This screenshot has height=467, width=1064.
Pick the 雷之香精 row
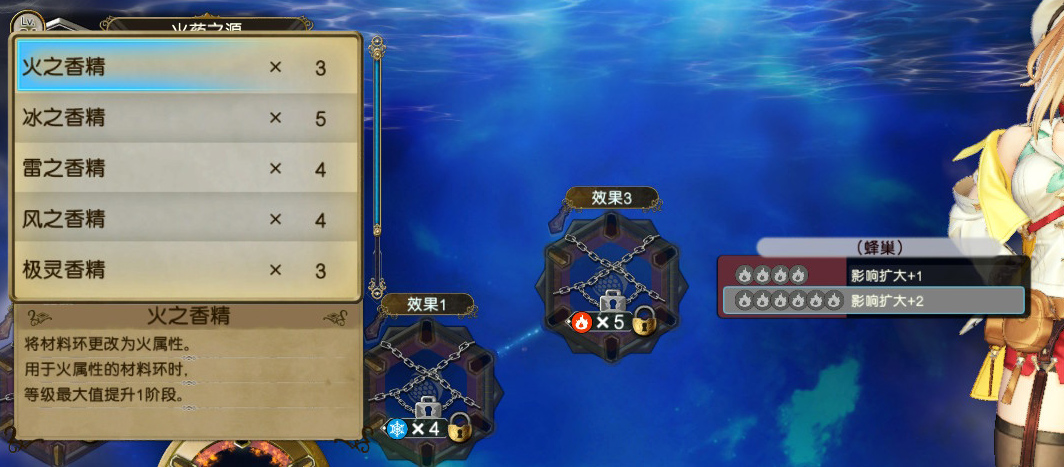(185, 169)
